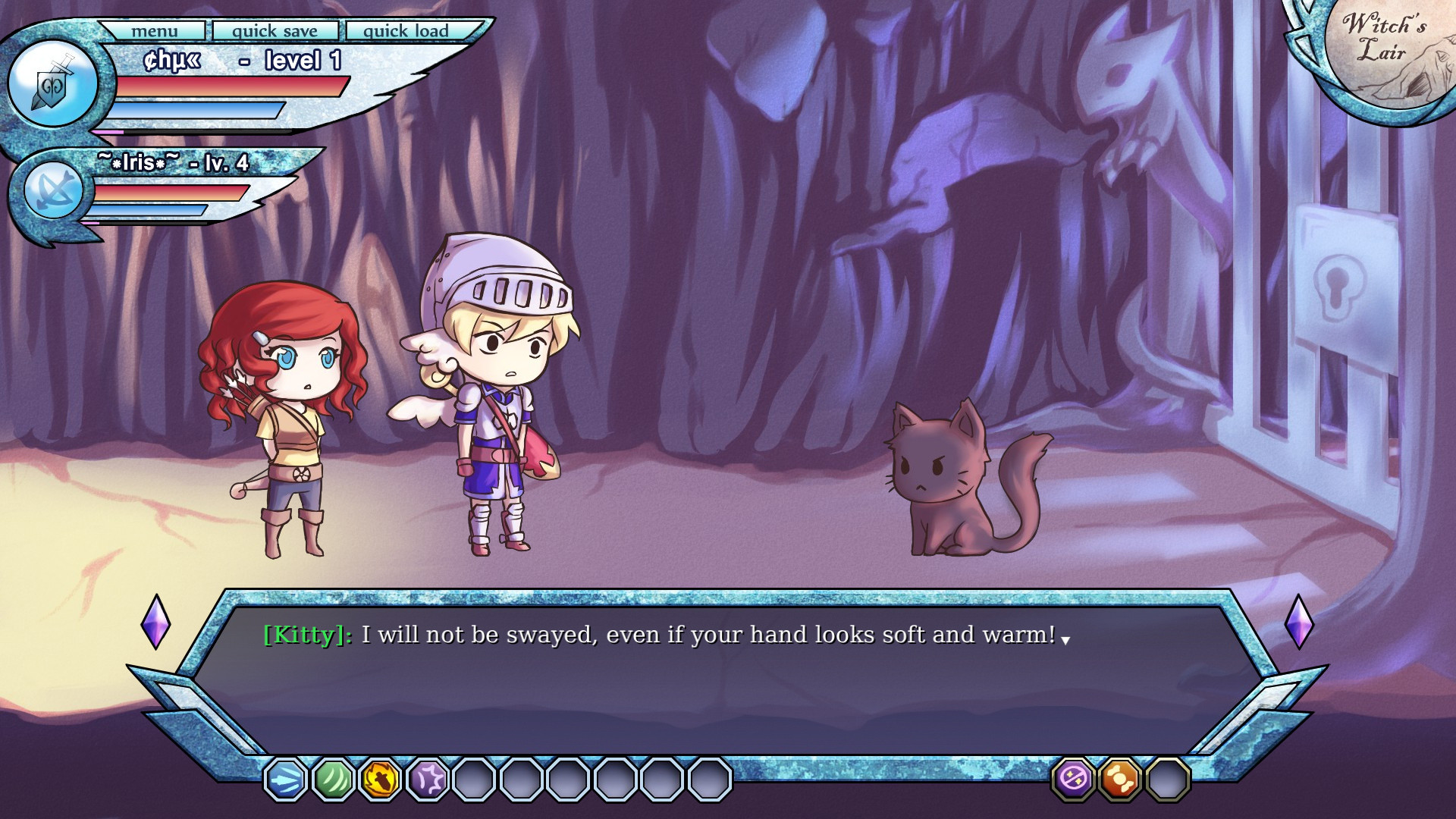Use the orange candy item
1456x819 pixels.
pos(1120,779)
